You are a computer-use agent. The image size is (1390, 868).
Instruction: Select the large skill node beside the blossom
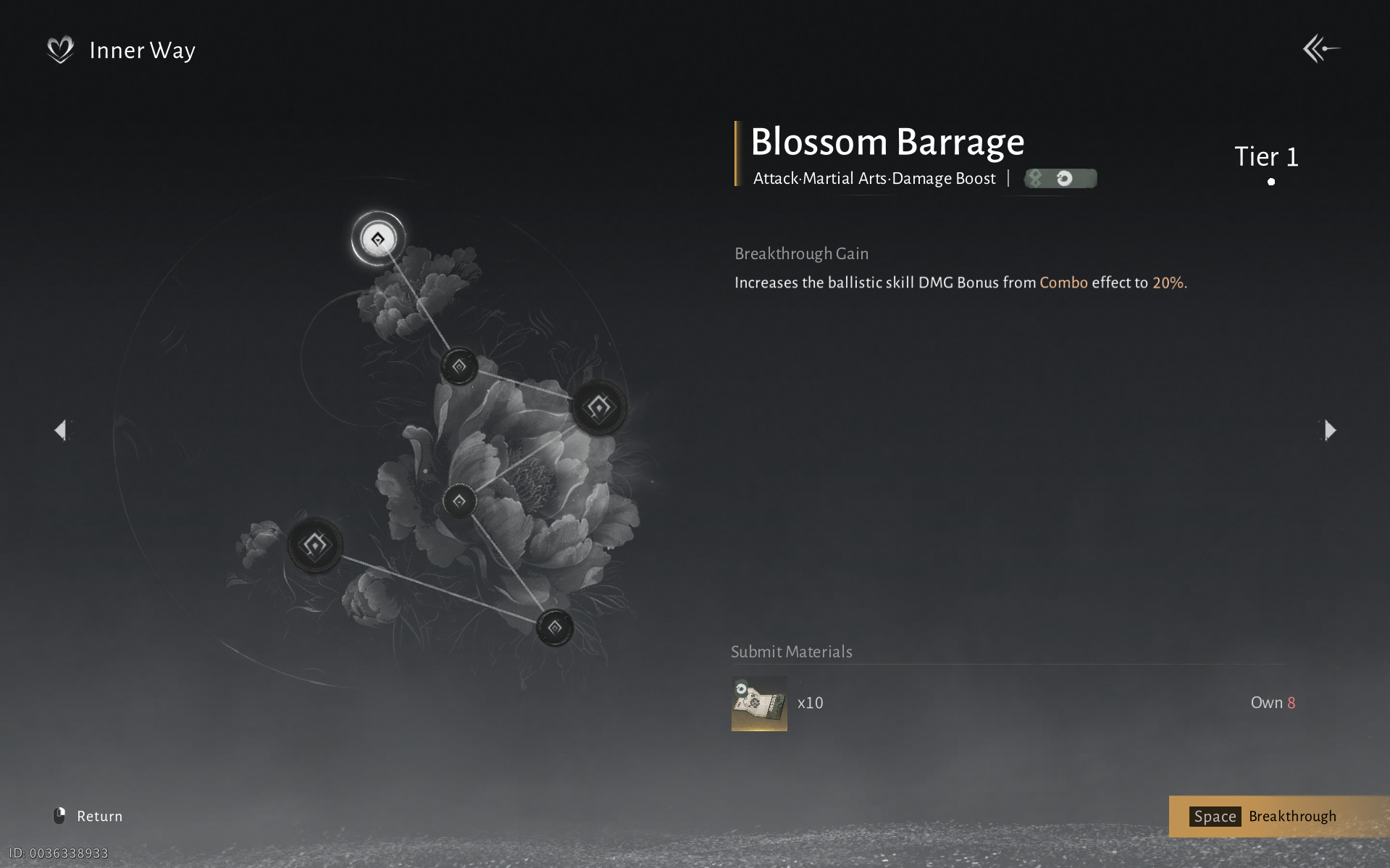coord(600,407)
